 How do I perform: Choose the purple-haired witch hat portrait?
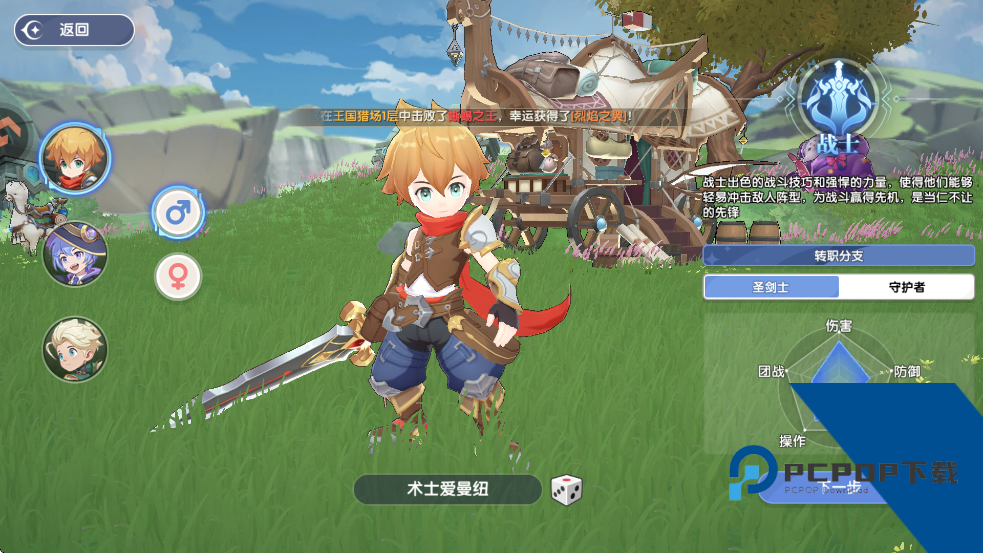click(75, 253)
